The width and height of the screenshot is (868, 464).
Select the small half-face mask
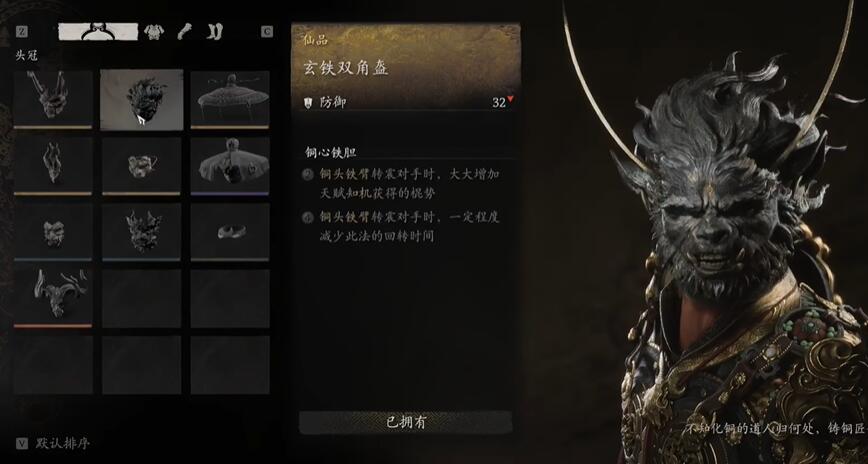(x=141, y=164)
